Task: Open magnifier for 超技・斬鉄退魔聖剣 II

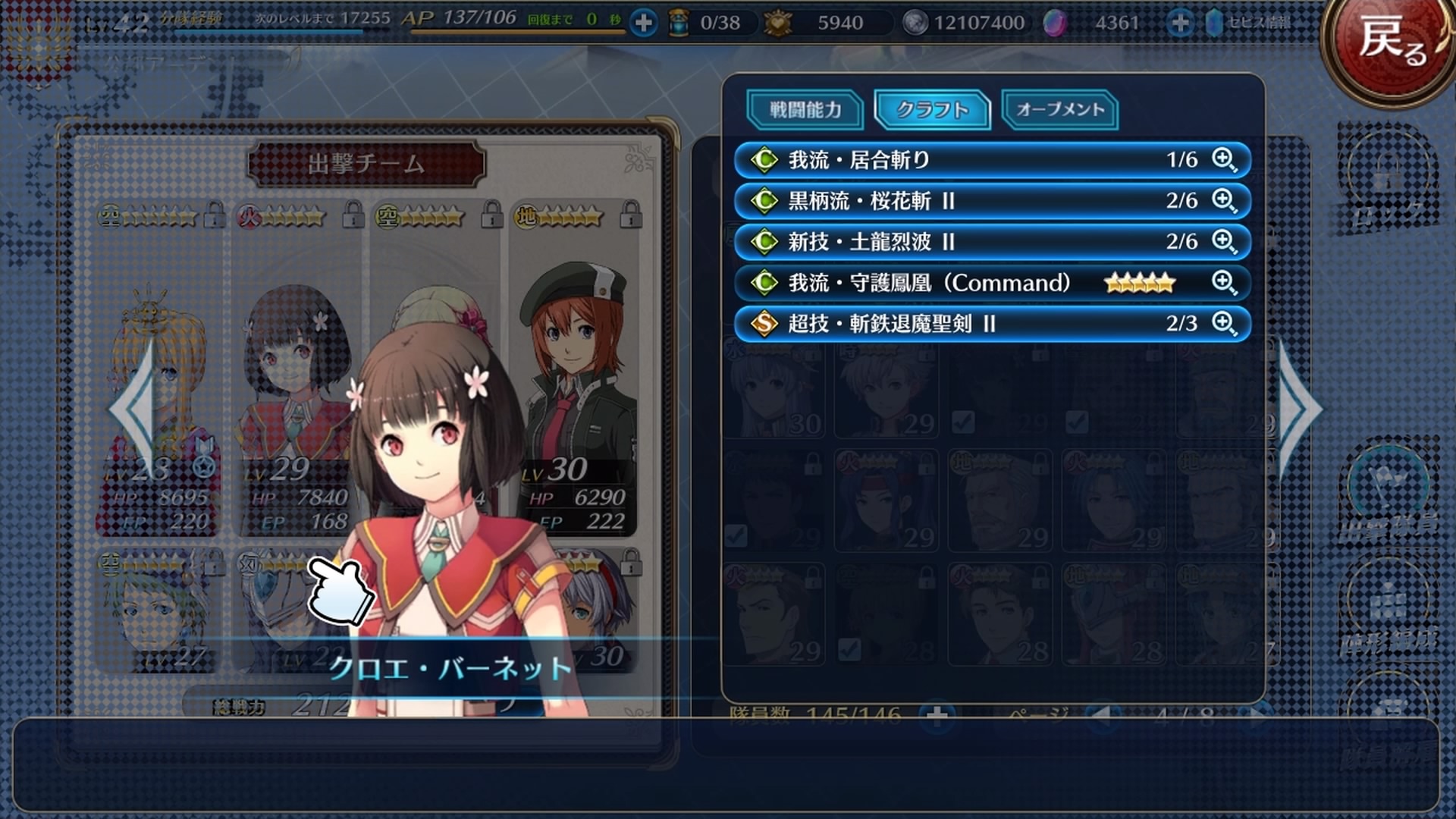Action: (x=1224, y=324)
